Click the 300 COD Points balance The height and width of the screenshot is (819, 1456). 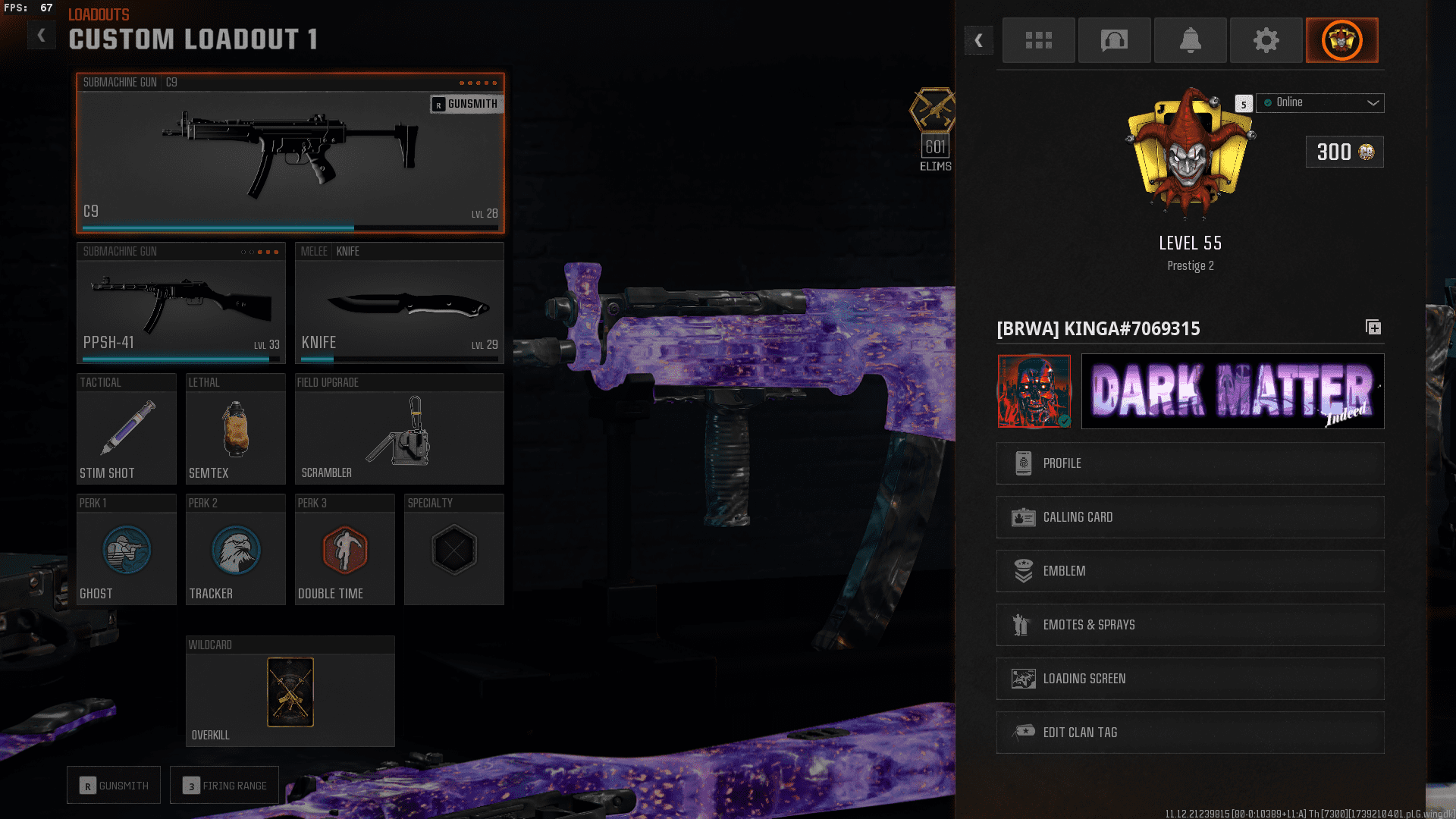click(x=1344, y=152)
